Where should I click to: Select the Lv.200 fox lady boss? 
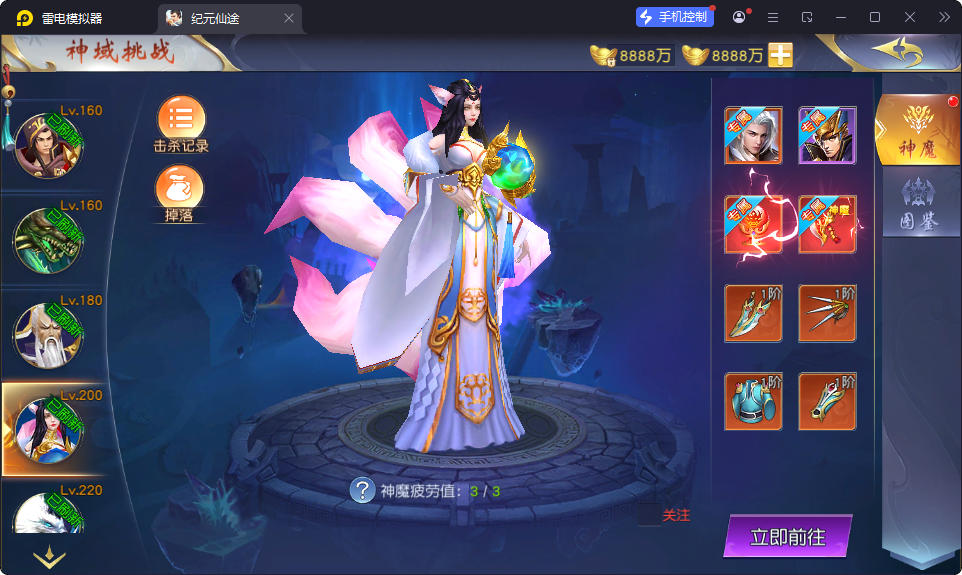(48, 430)
